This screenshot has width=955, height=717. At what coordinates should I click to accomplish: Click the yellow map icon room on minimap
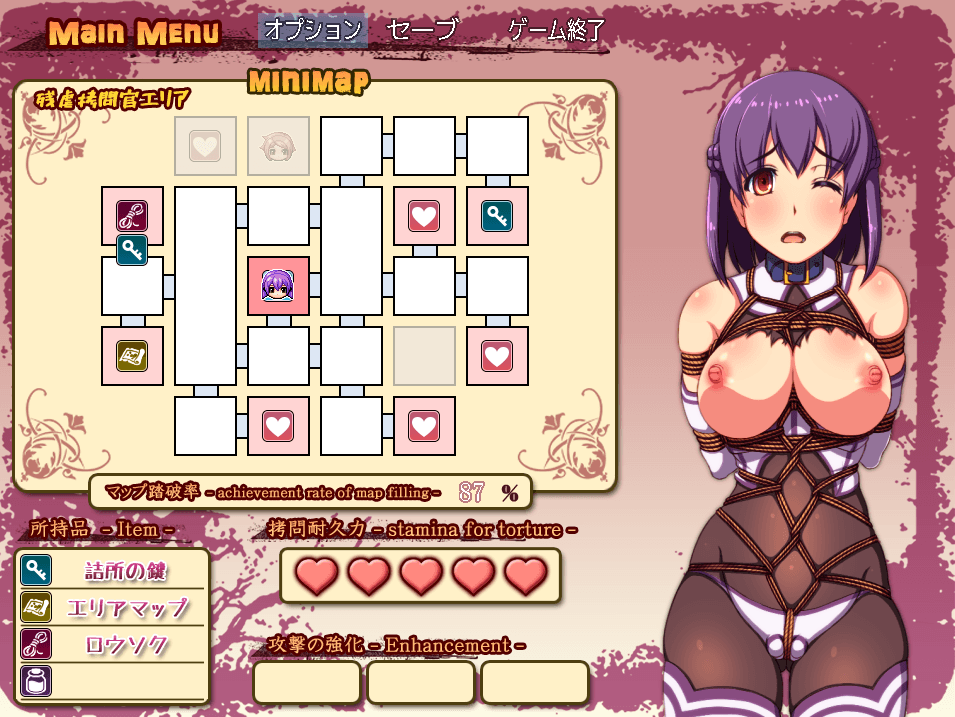click(x=132, y=355)
